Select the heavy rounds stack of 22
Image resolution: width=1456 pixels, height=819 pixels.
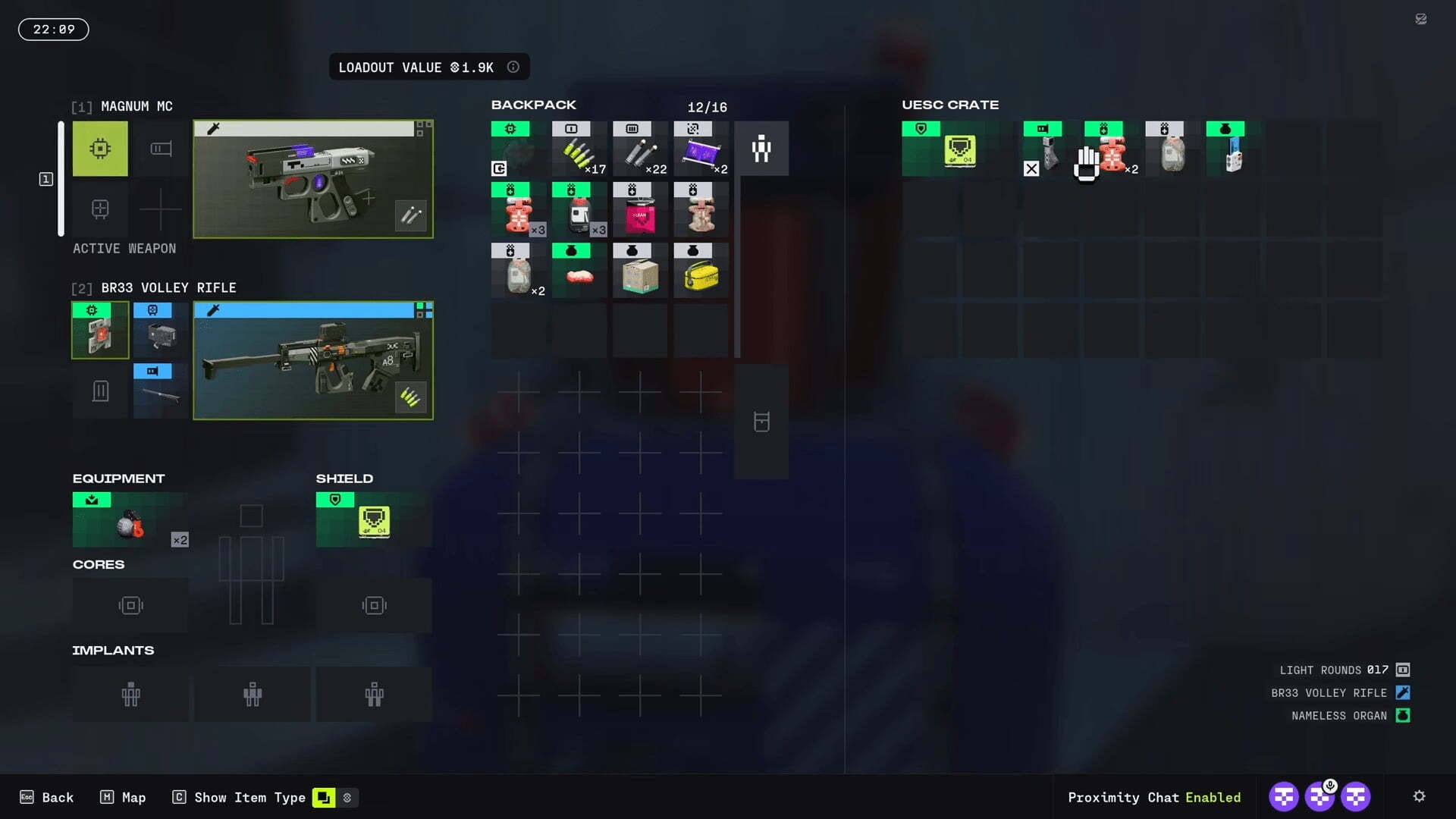[x=640, y=149]
